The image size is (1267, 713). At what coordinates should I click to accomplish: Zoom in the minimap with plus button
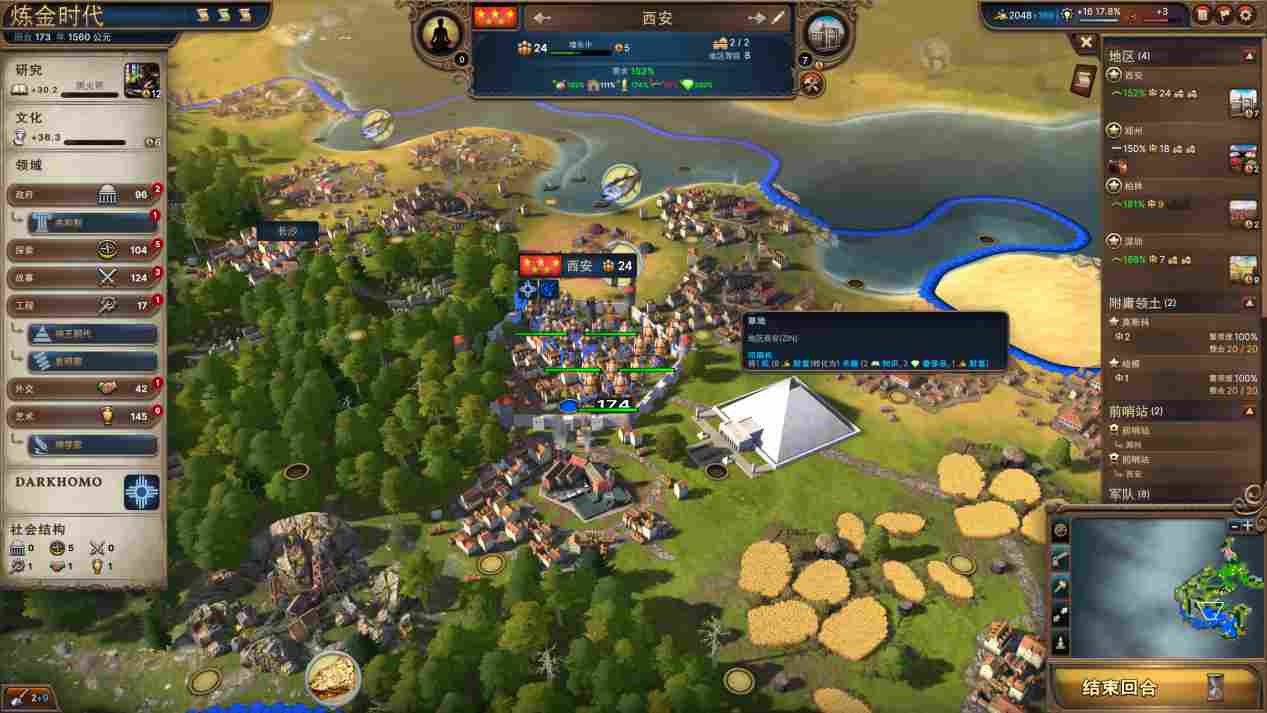point(1248,525)
